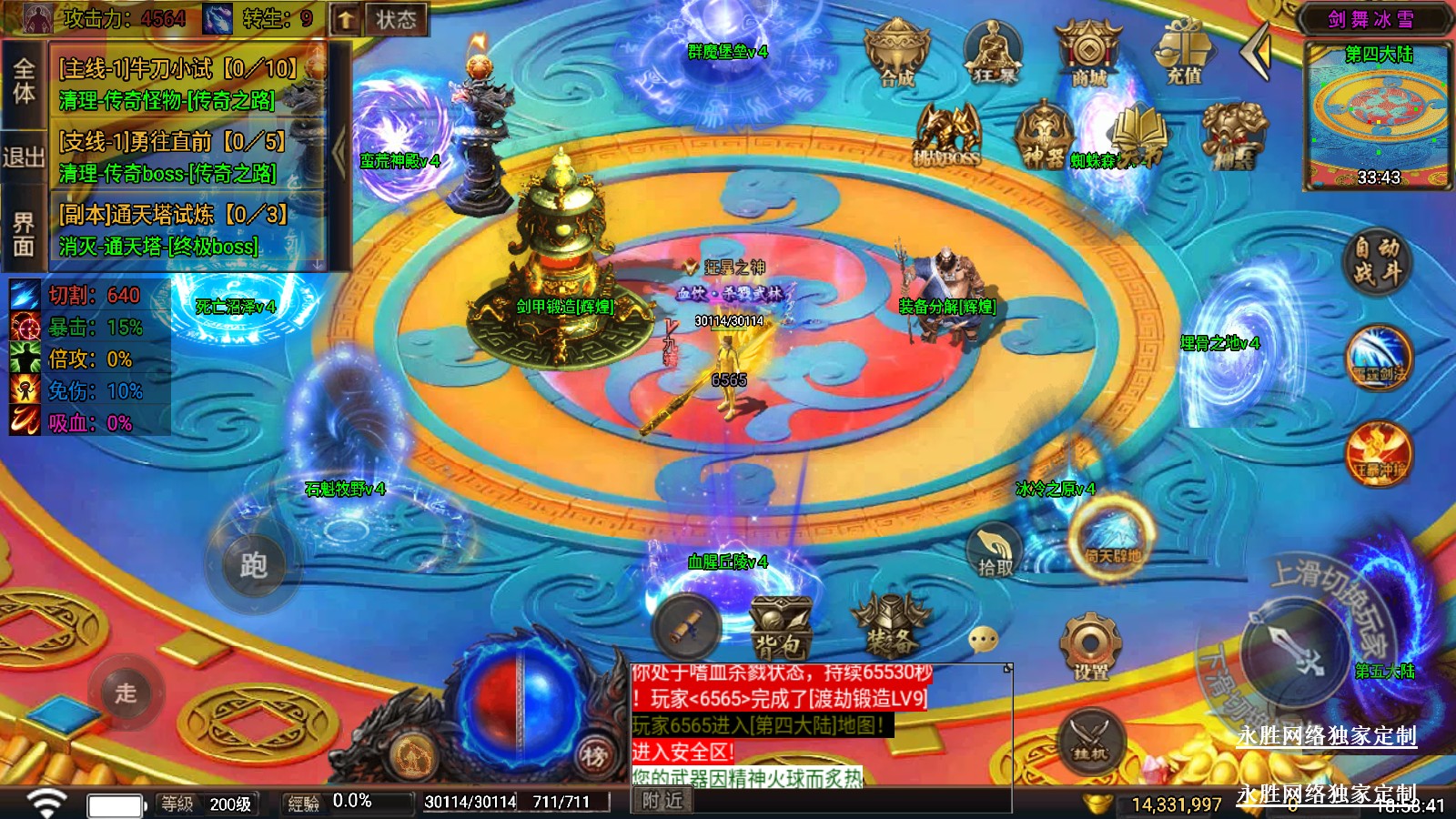Open the 背包 backpack
Viewport: 1456px width, 819px height.
[x=780, y=628]
